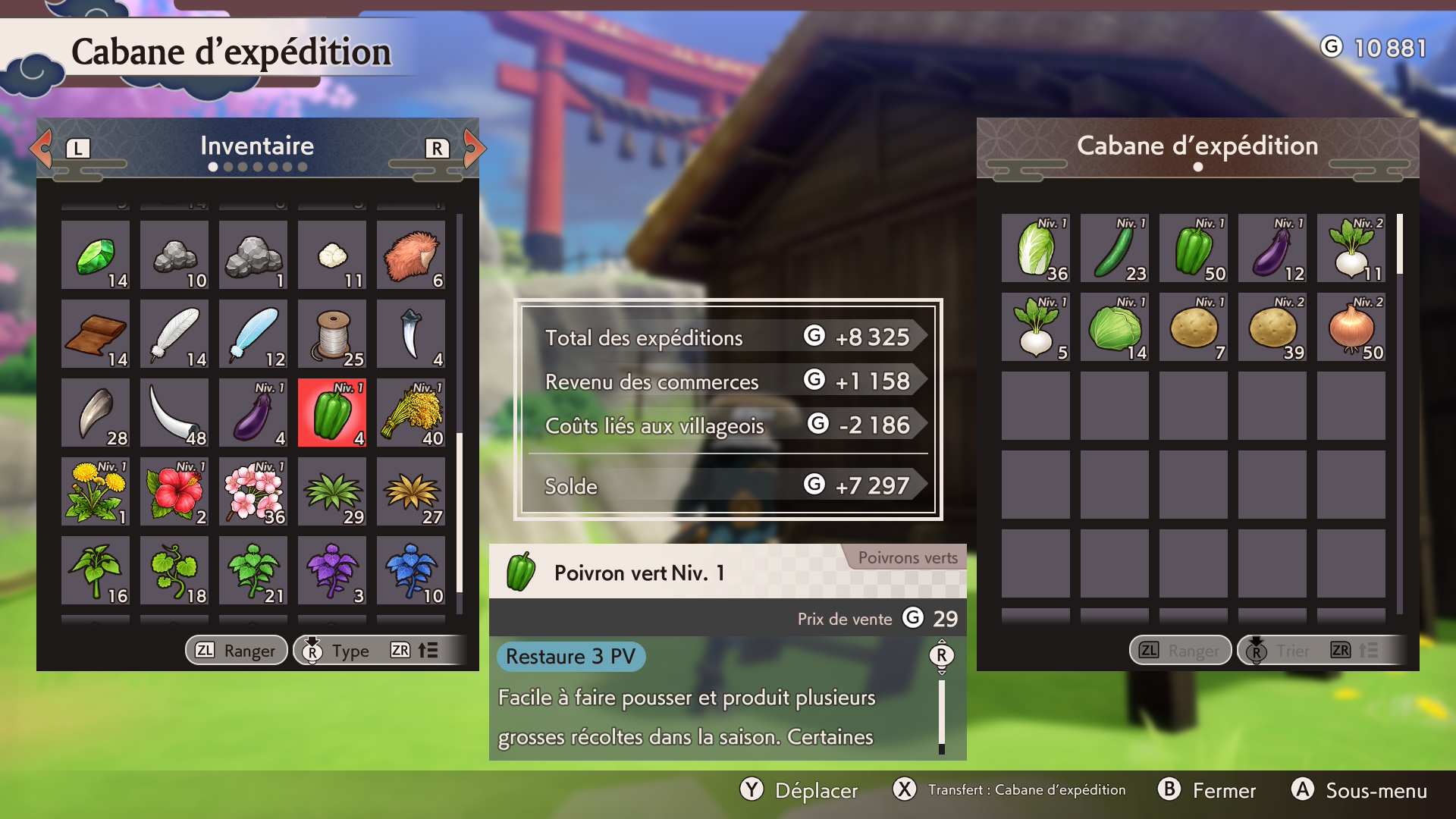1456x819 pixels.
Task: Select the green emerald ore slot
Action: coord(96,256)
